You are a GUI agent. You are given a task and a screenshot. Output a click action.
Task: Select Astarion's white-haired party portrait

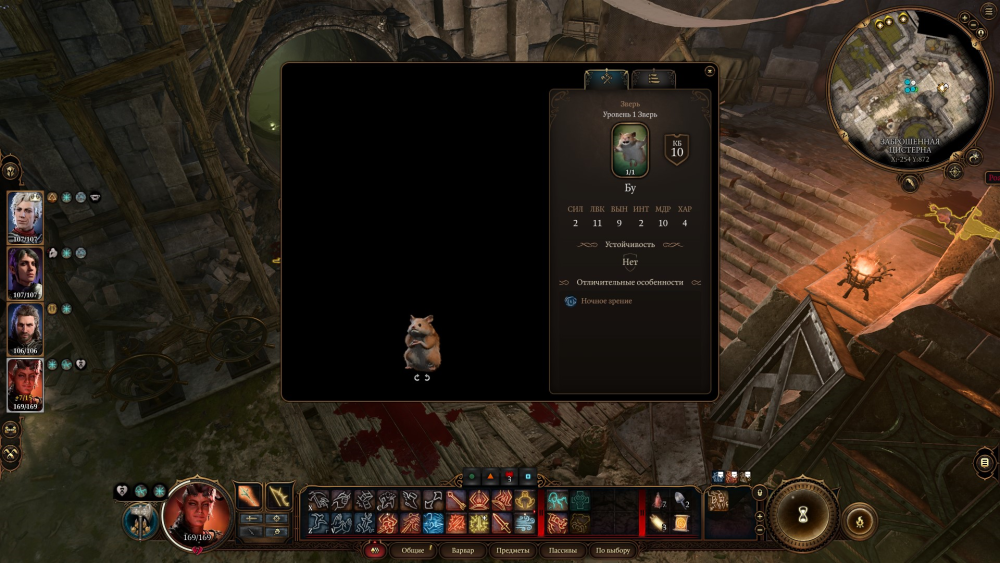coord(25,216)
